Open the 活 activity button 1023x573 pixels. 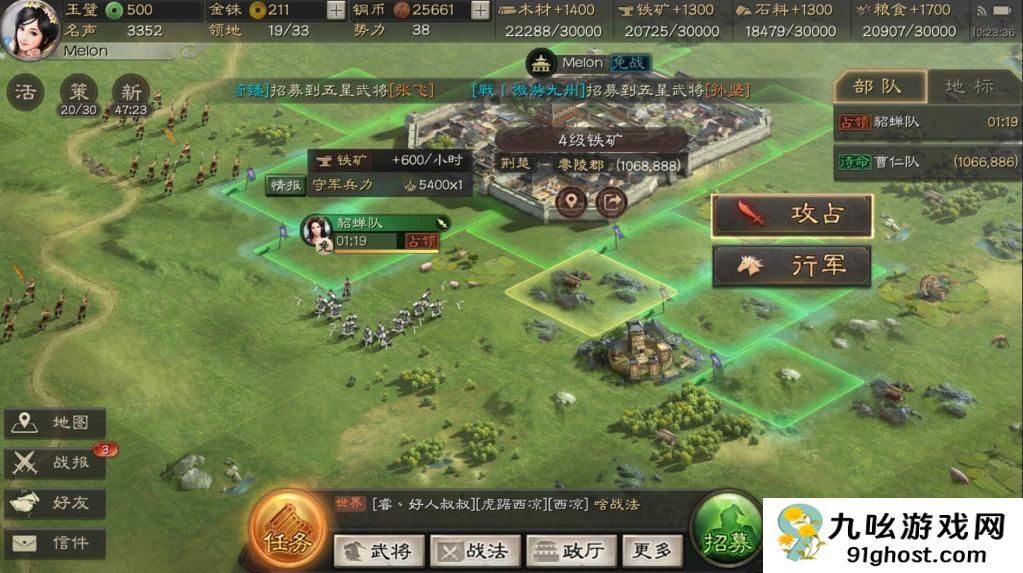pos(25,92)
